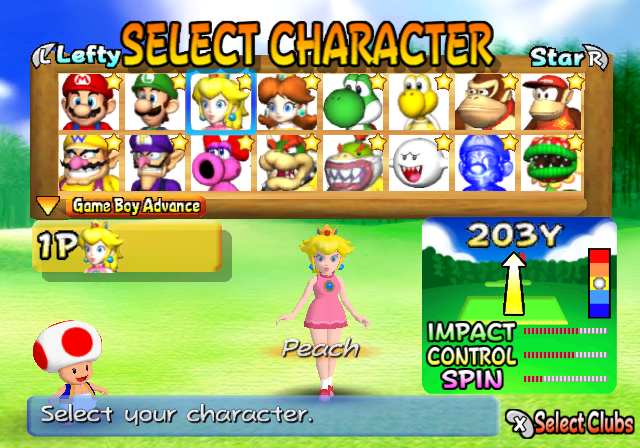
Task: Select the Koopa Troopa tile
Action: pos(418,101)
